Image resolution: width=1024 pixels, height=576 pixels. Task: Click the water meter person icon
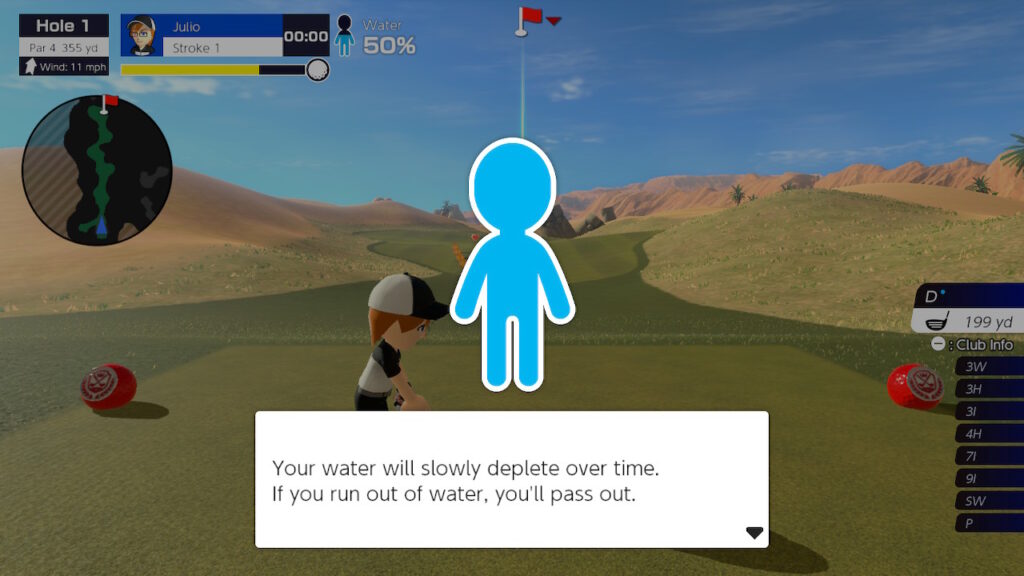coord(344,36)
